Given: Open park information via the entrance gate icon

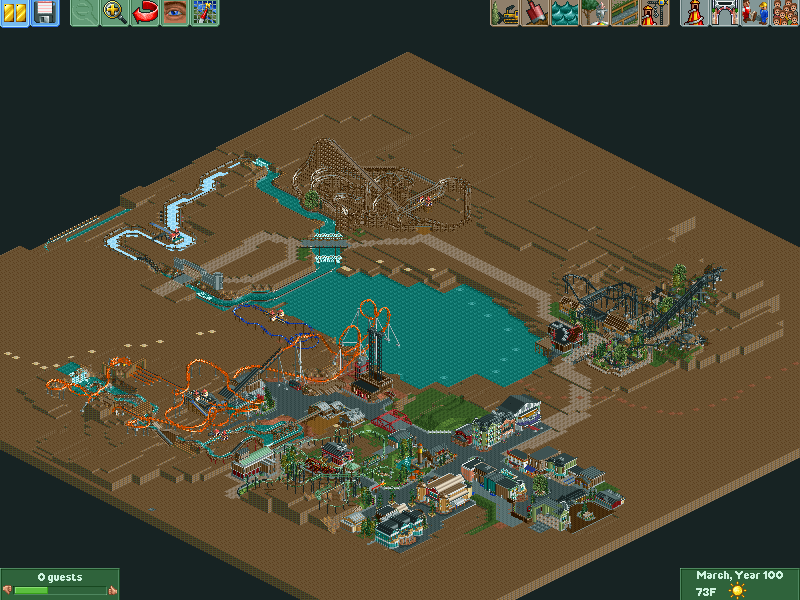Looking at the screenshot, I should (x=724, y=13).
